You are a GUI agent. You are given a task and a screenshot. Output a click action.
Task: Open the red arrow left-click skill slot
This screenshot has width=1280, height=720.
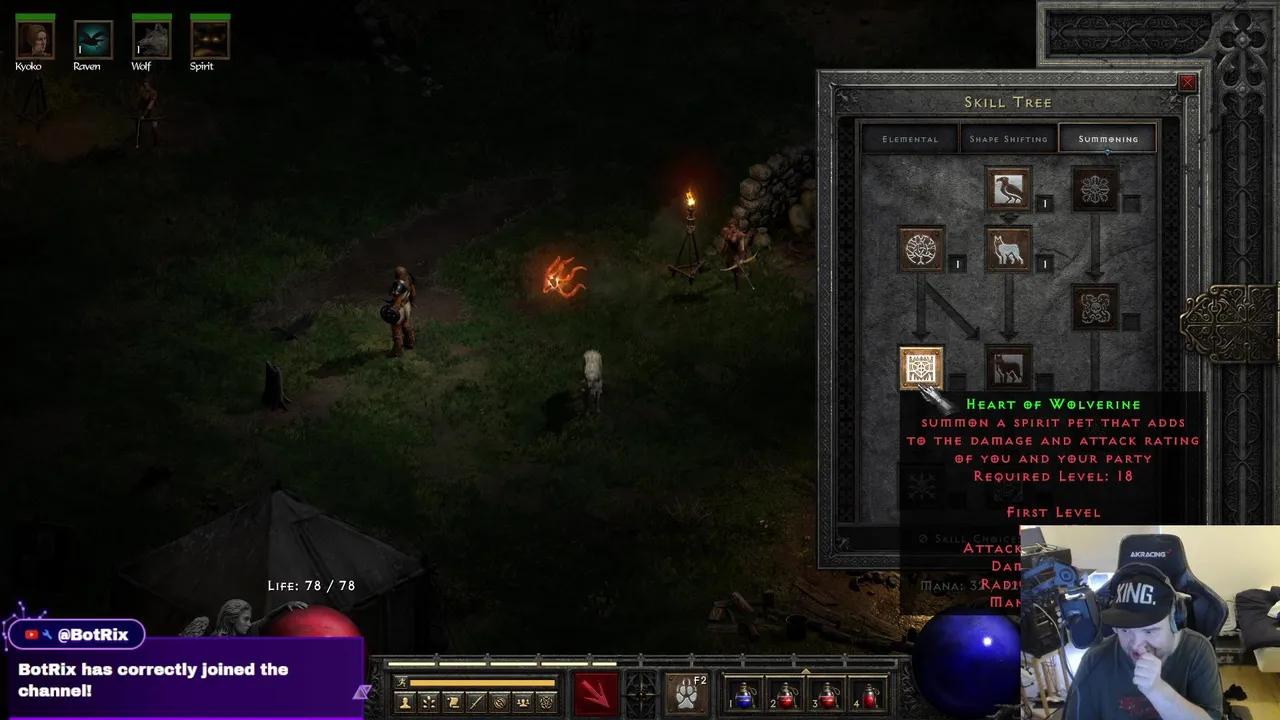[596, 693]
